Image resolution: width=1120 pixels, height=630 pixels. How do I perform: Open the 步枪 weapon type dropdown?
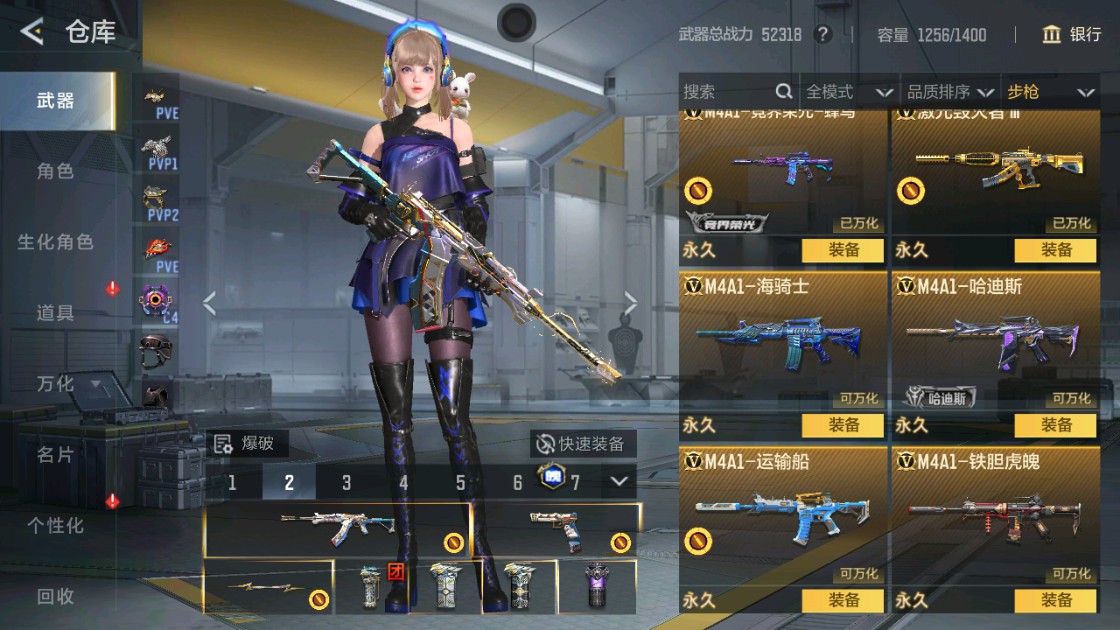pyautogui.click(x=1048, y=92)
